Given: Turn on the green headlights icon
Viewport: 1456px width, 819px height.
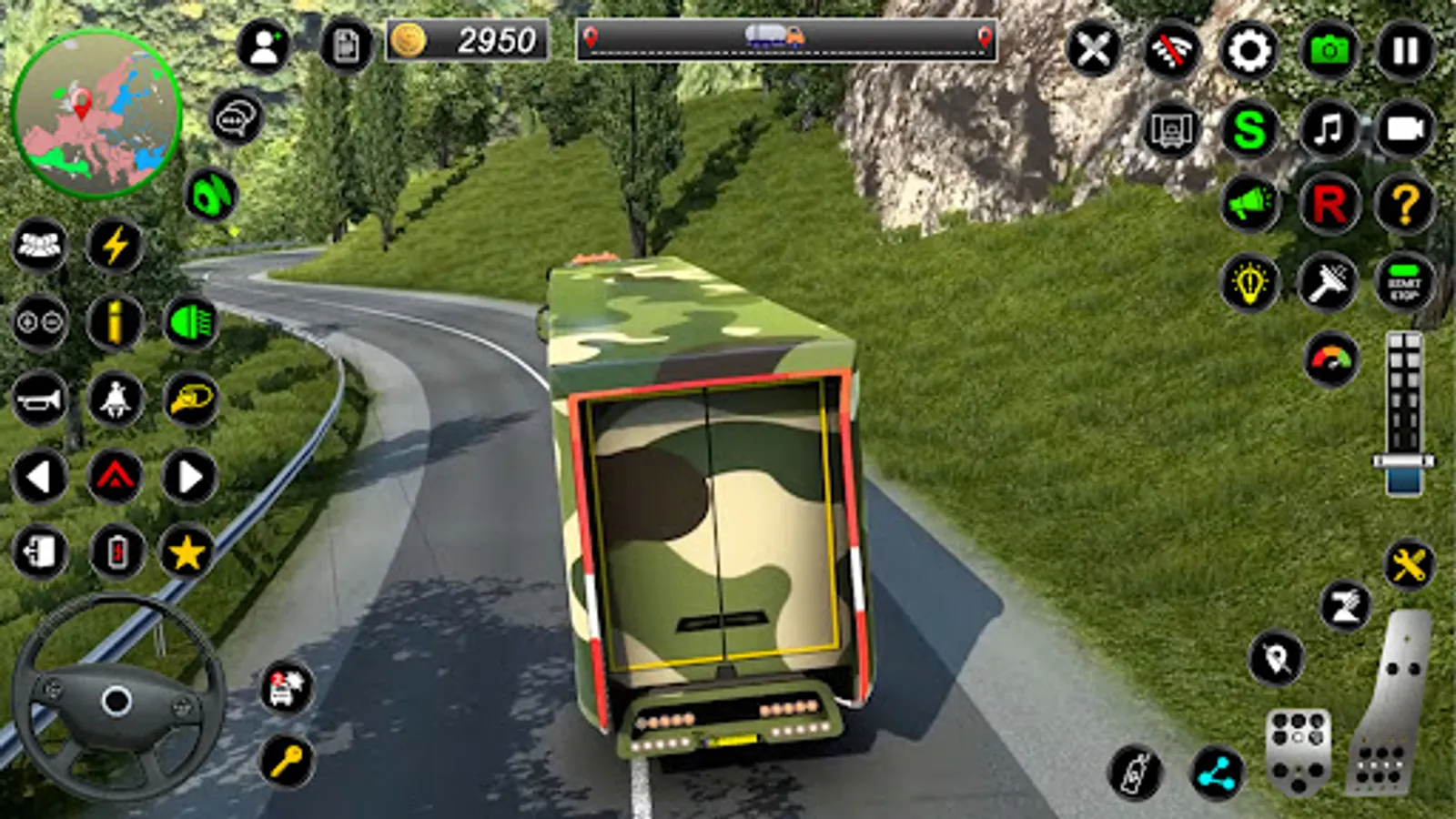Looking at the screenshot, I should [x=191, y=322].
